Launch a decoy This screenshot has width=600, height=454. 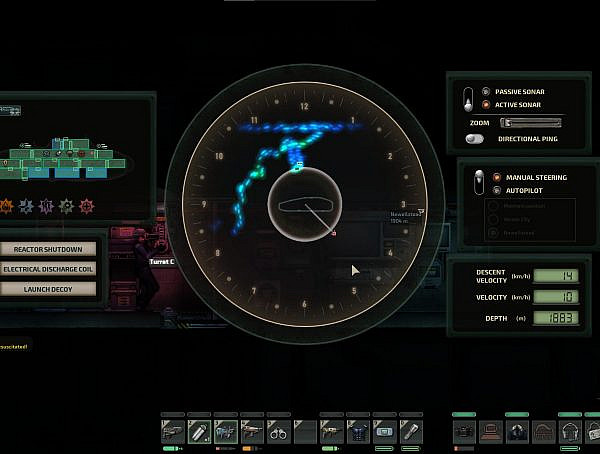49,289
